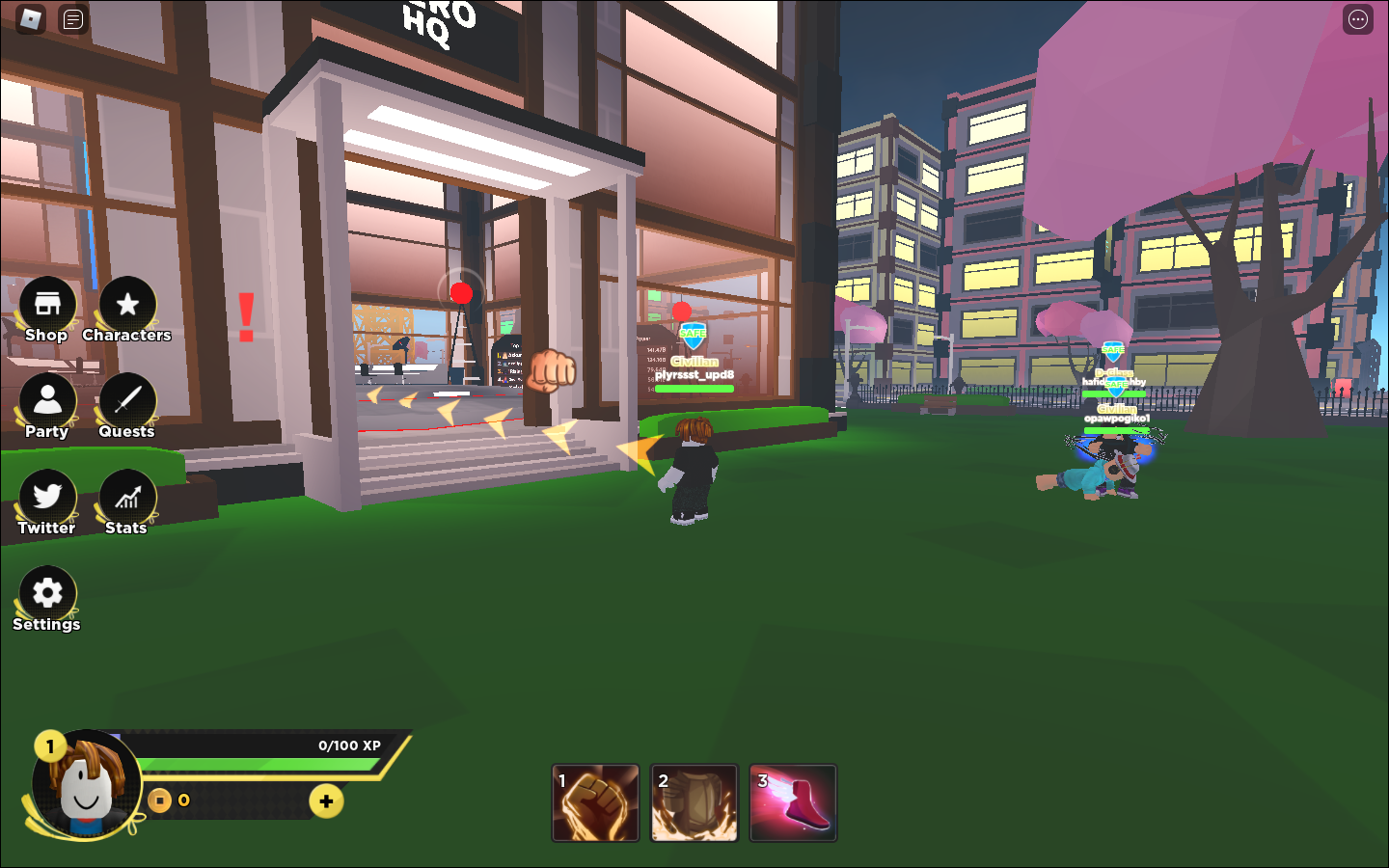1389x868 pixels.
Task: View the Stats panel
Action: pyautogui.click(x=126, y=498)
